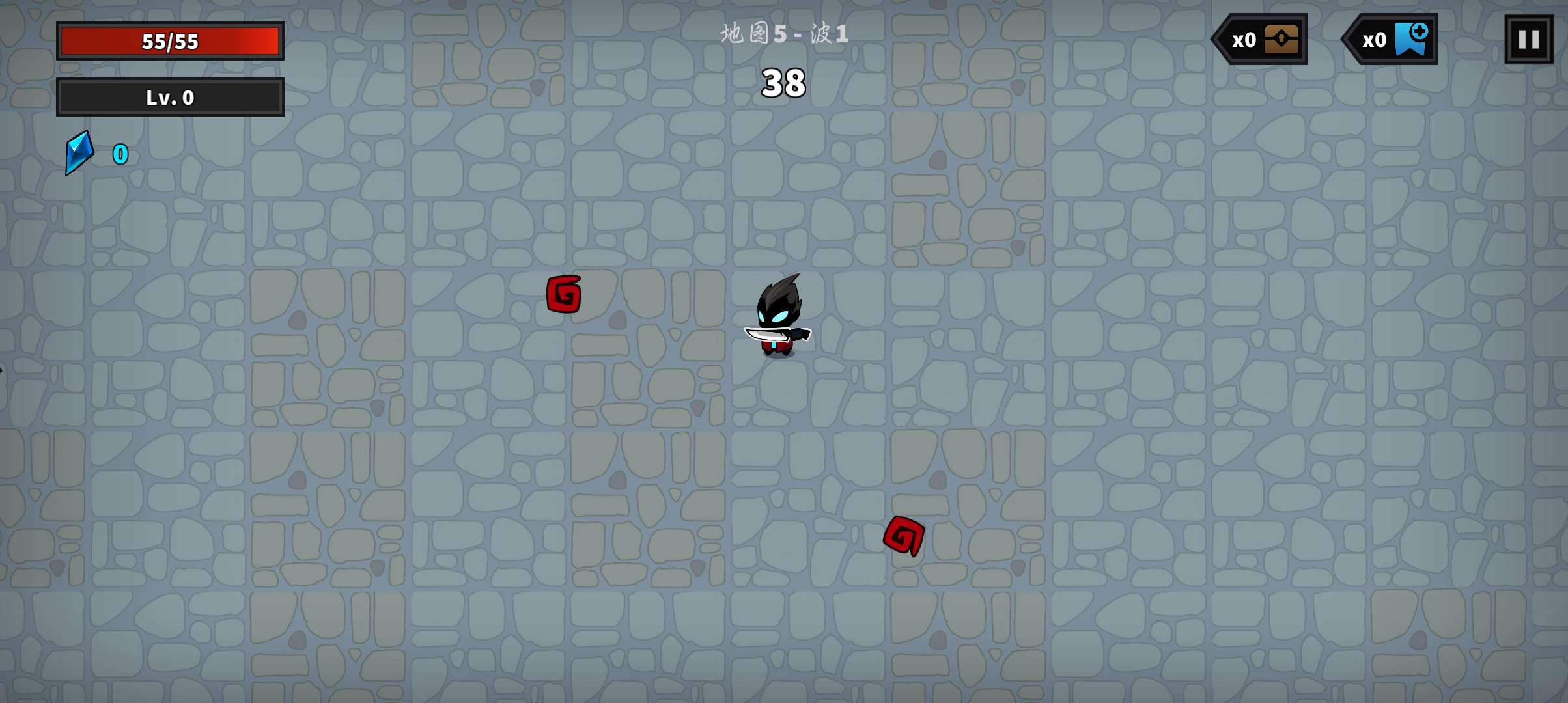The image size is (1568, 703).
Task: Select the 地图5 - 波1 title
Action: tap(783, 34)
